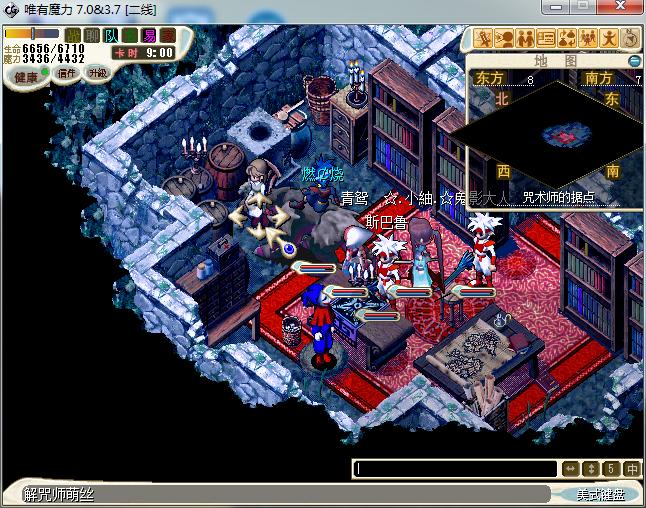646x508 pixels.
Task: Open the sack icon at toolbar end
Action: point(631,39)
